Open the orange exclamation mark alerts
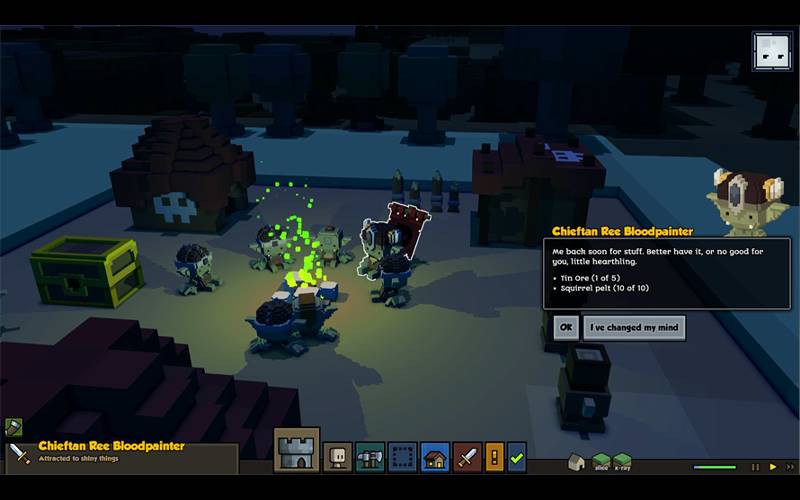Screen dimensions: 800x500 click(x=495, y=456)
